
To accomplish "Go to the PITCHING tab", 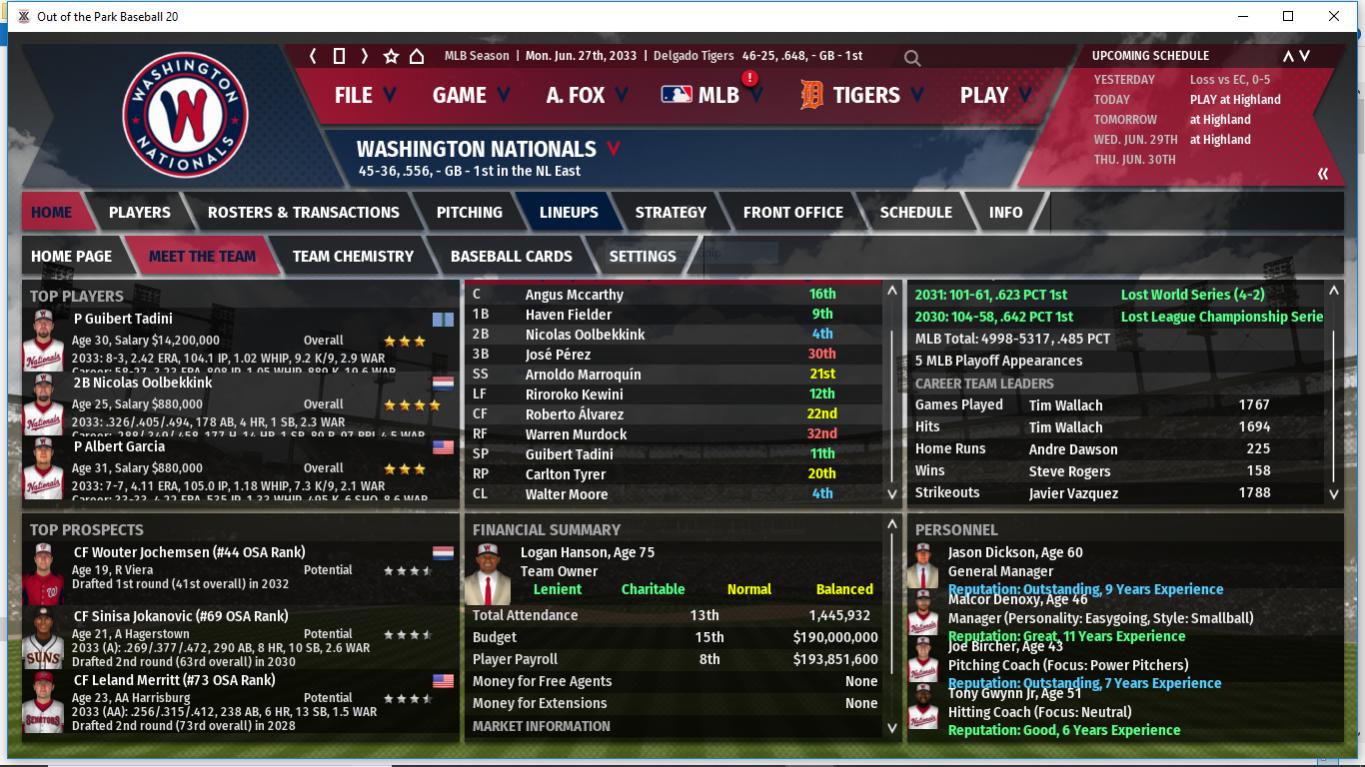I will 469,212.
